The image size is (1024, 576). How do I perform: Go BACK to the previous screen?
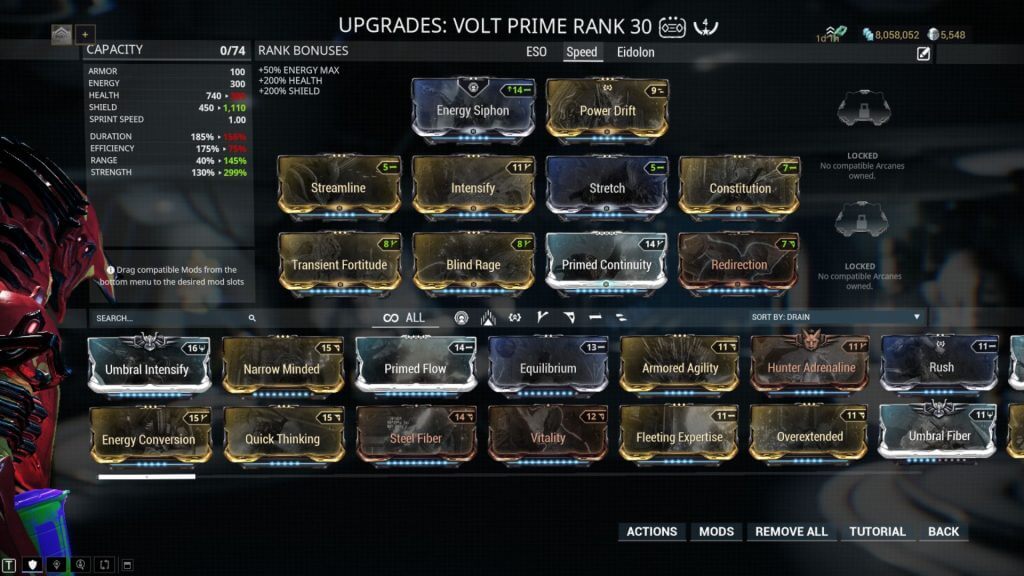tap(943, 531)
